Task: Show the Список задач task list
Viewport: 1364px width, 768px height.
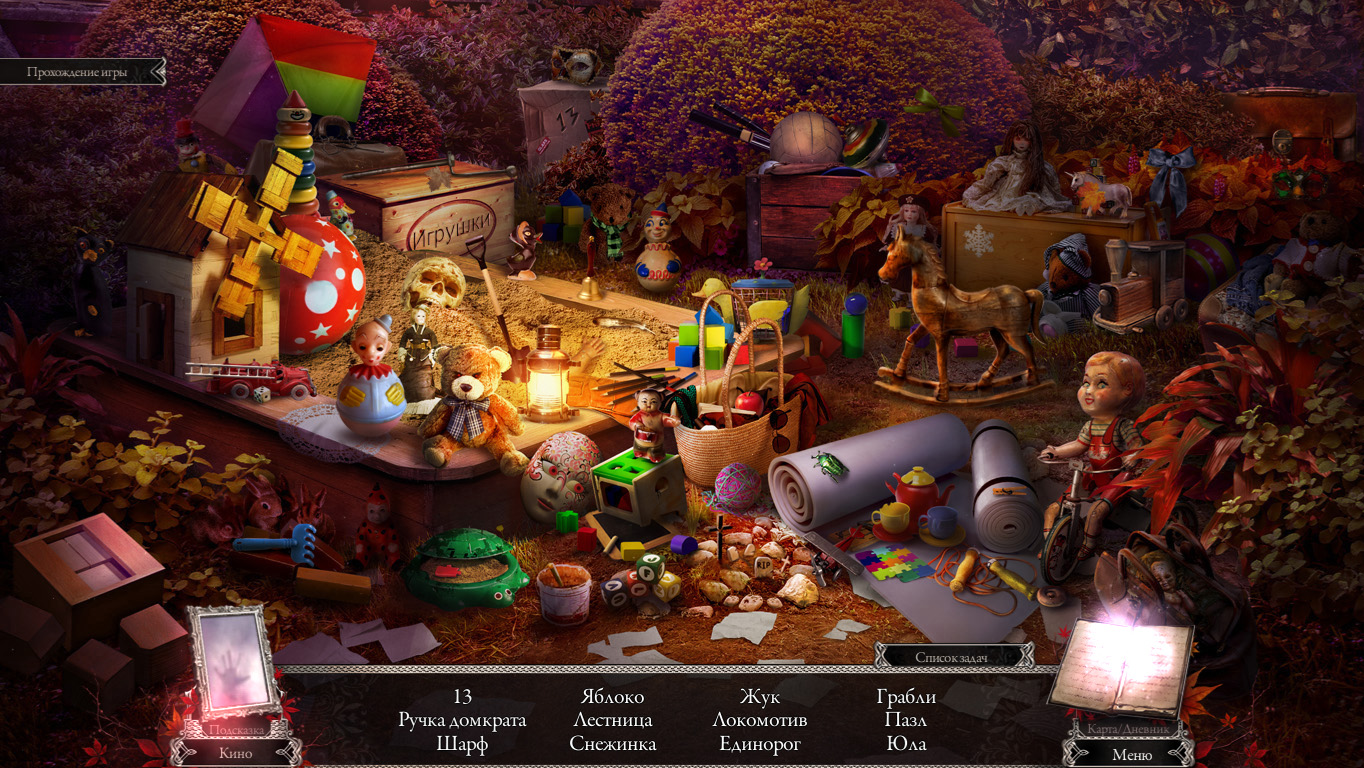Action: 953,657
